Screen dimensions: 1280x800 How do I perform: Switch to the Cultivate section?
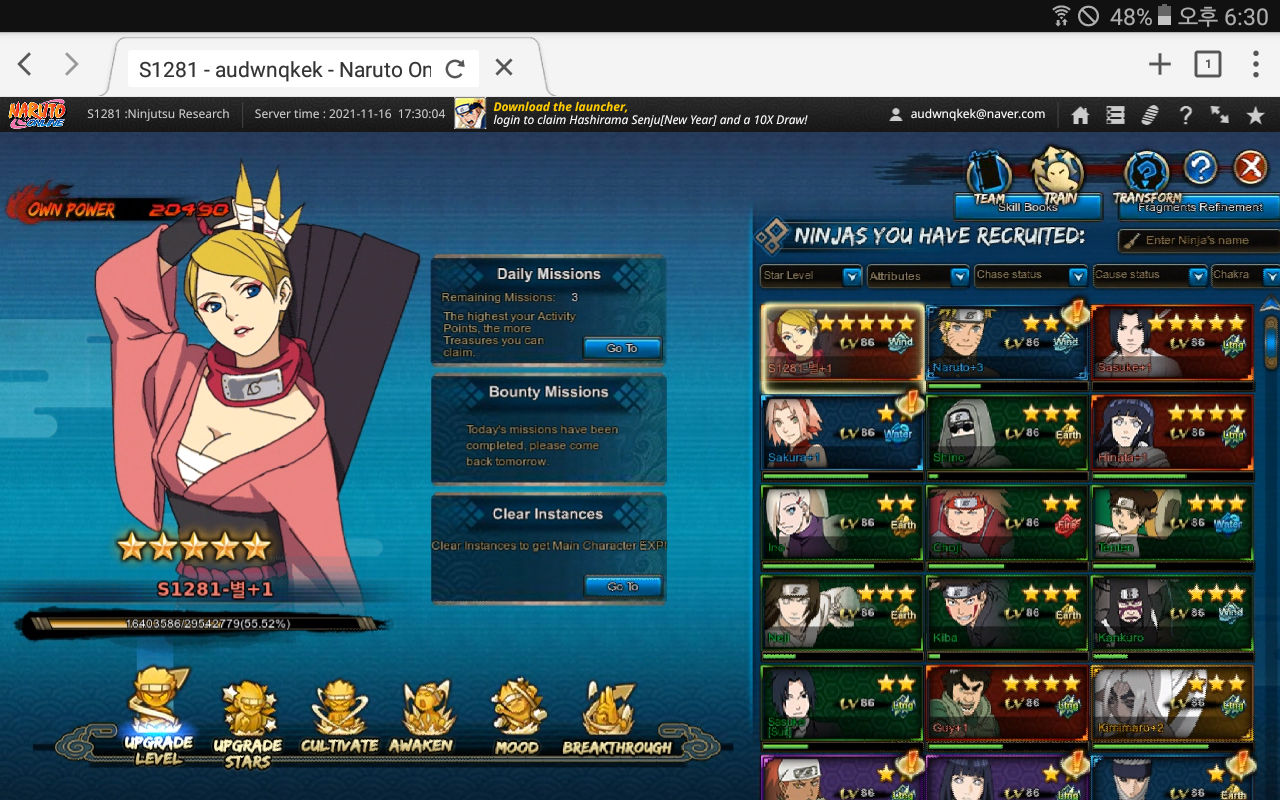pyautogui.click(x=339, y=719)
